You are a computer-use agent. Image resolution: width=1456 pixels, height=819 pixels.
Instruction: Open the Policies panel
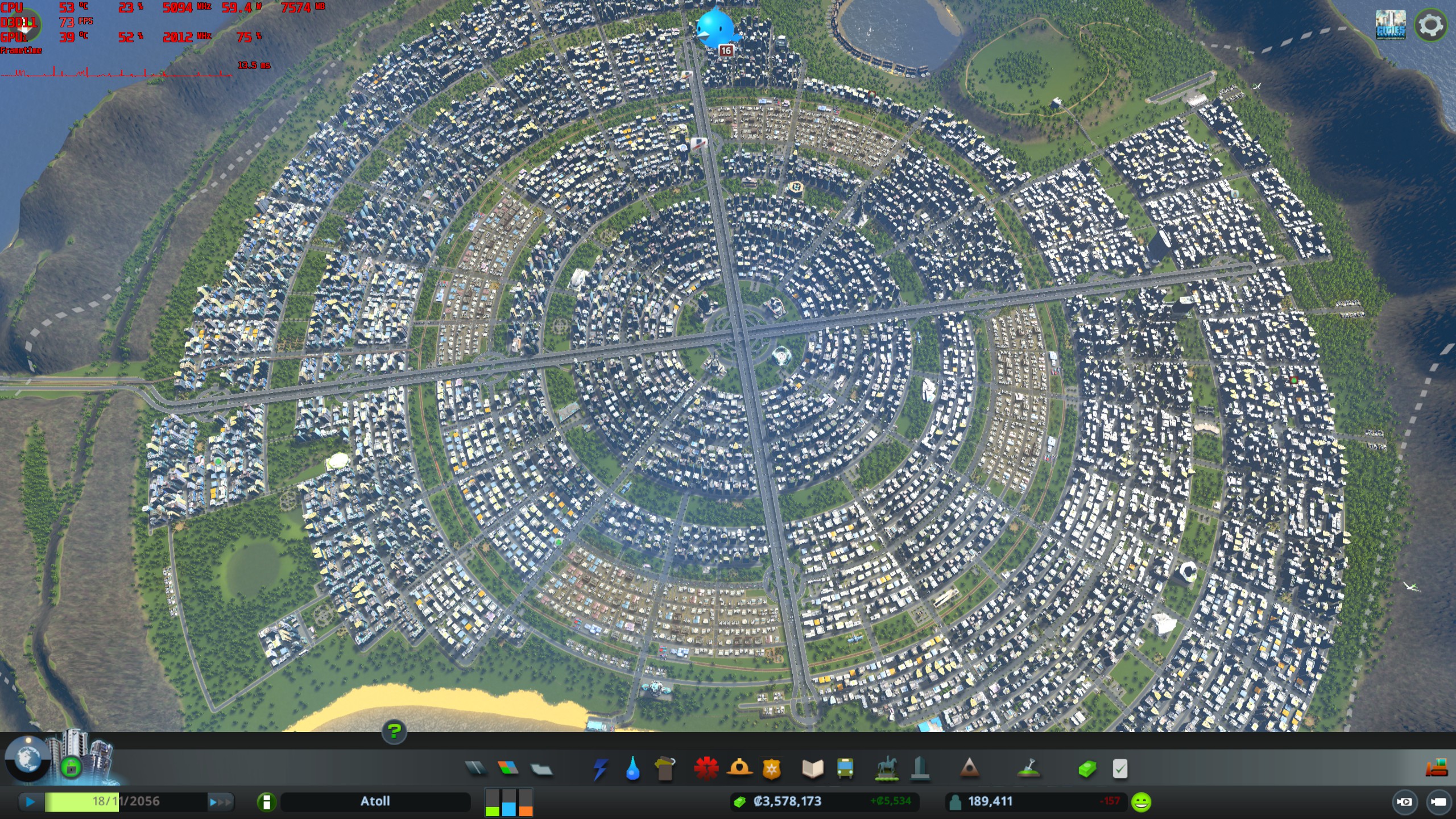coord(1118,769)
